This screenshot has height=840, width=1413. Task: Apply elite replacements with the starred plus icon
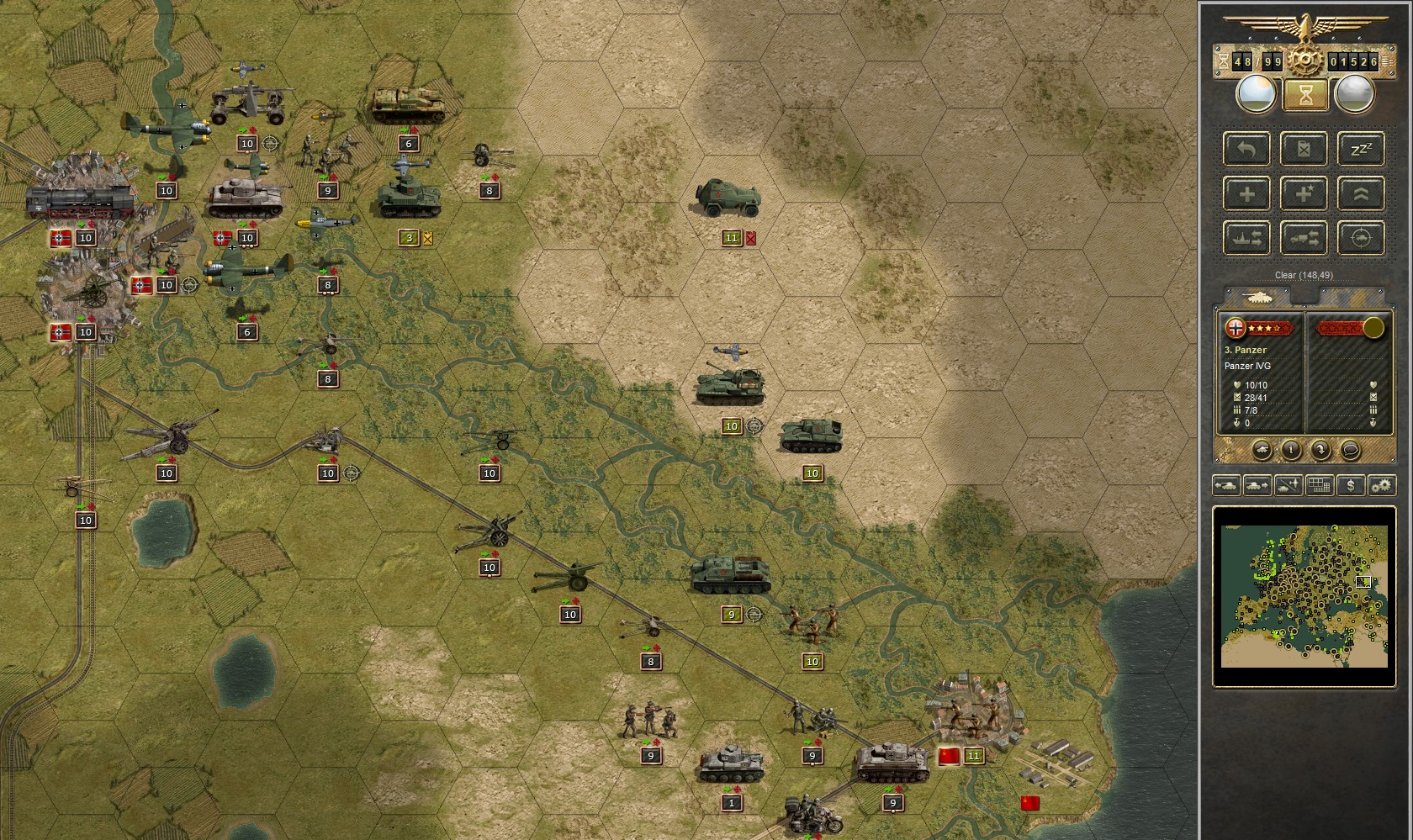(1305, 193)
